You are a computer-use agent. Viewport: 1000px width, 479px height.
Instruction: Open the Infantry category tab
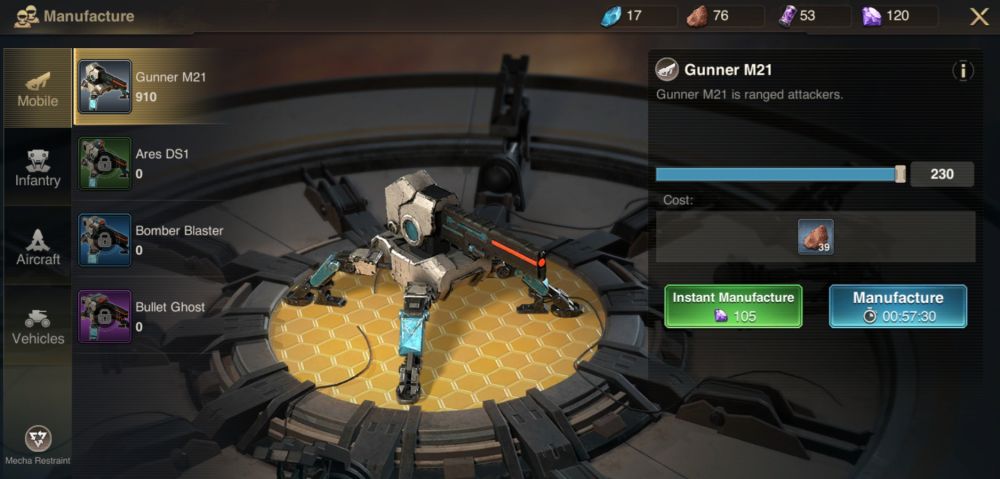click(37, 167)
